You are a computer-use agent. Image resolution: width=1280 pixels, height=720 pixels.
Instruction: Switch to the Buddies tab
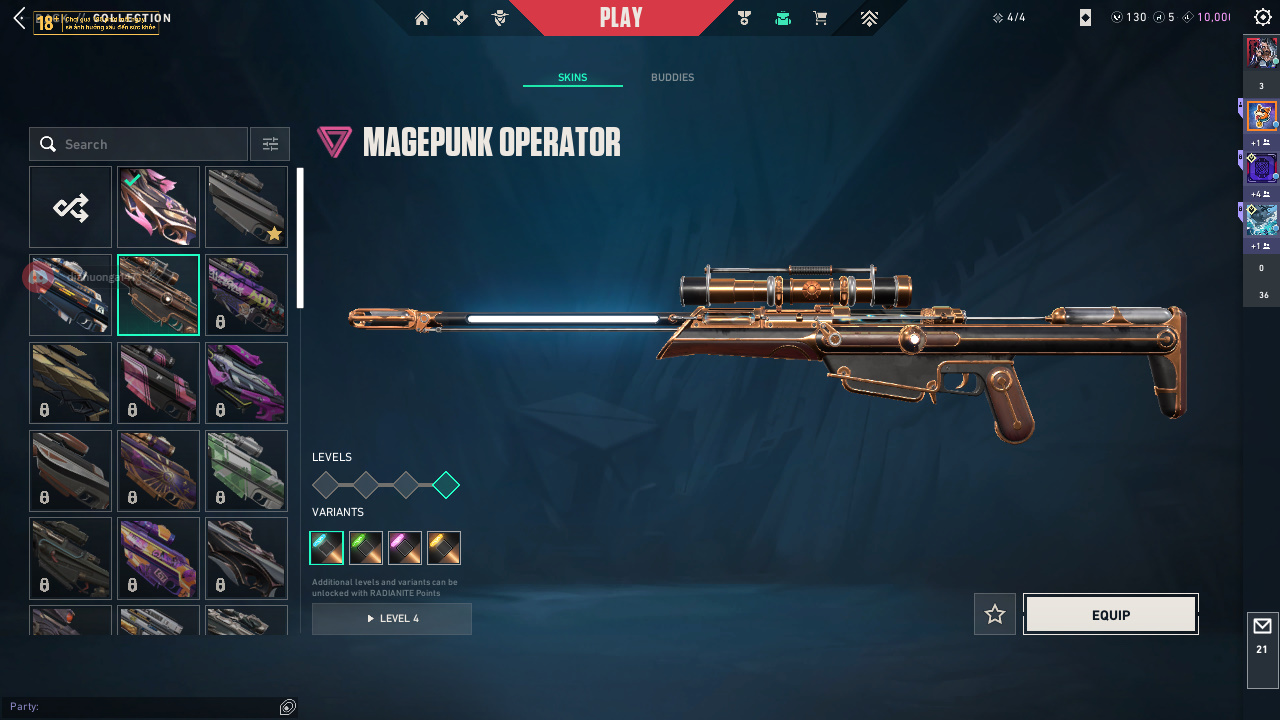[672, 78]
